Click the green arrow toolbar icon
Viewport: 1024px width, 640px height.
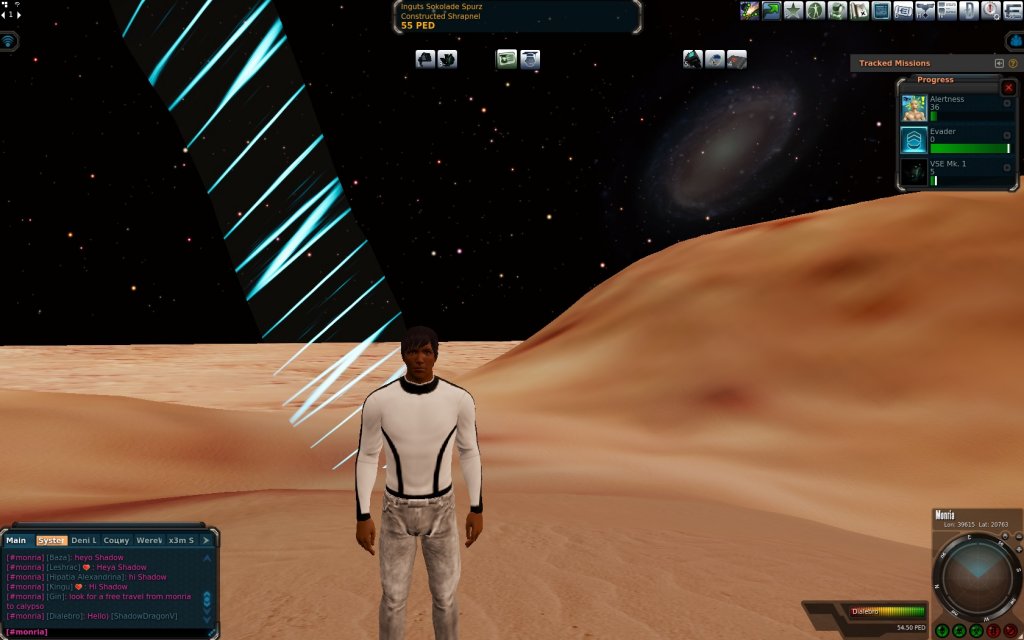771,11
